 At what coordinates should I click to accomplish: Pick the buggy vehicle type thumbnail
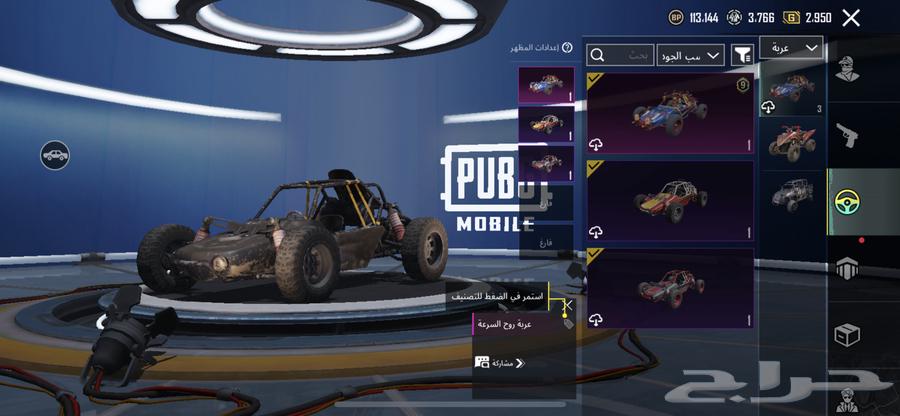(x=793, y=88)
